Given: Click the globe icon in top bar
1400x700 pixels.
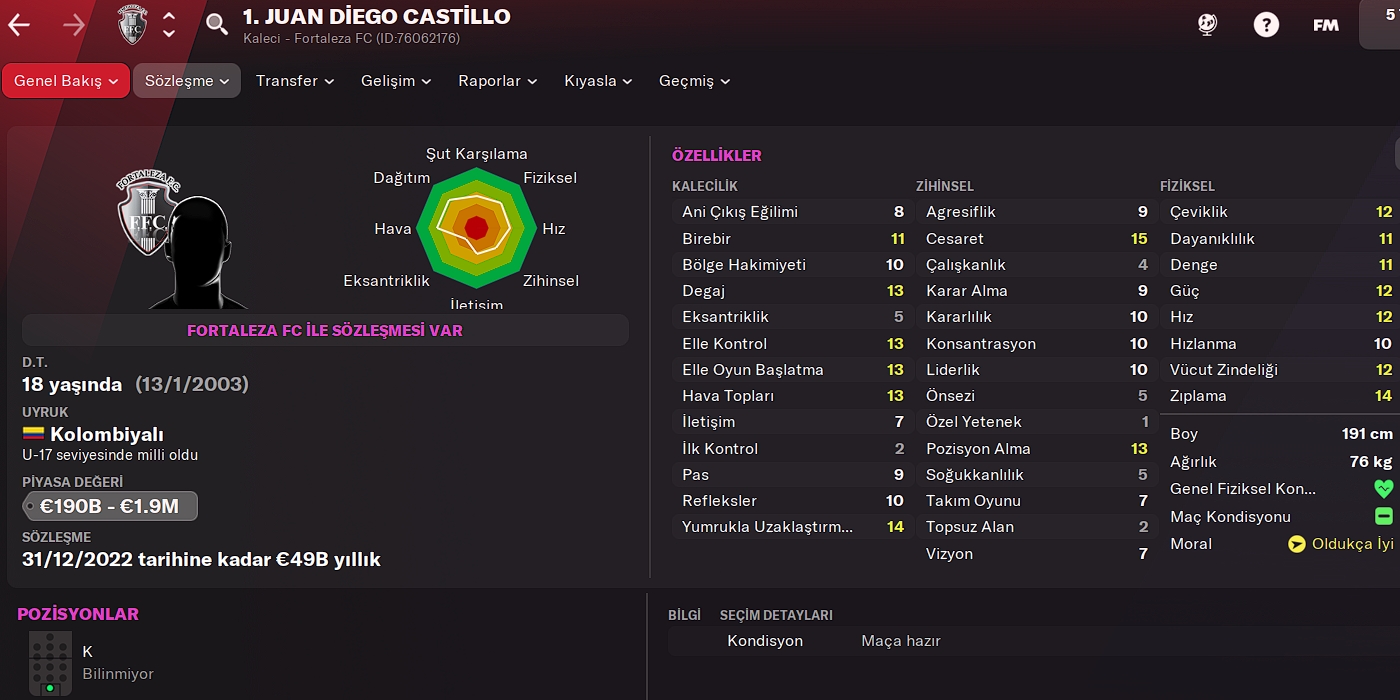Looking at the screenshot, I should pos(1207,25).
